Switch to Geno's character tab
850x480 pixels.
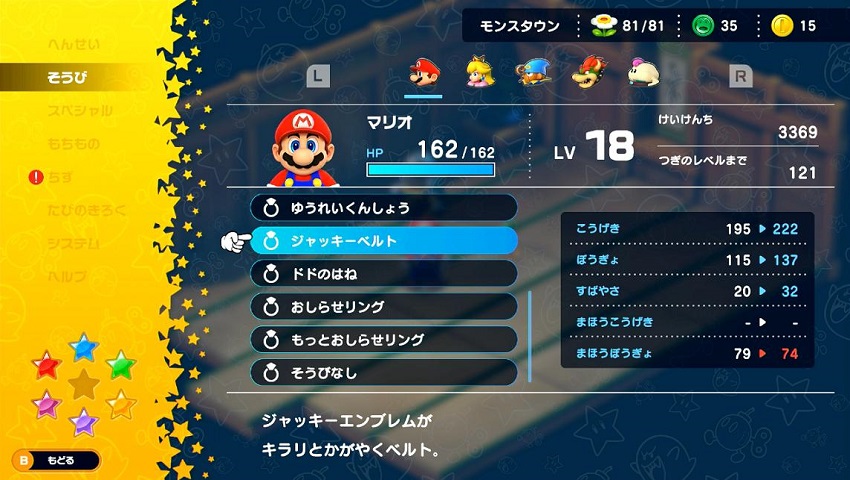point(531,72)
